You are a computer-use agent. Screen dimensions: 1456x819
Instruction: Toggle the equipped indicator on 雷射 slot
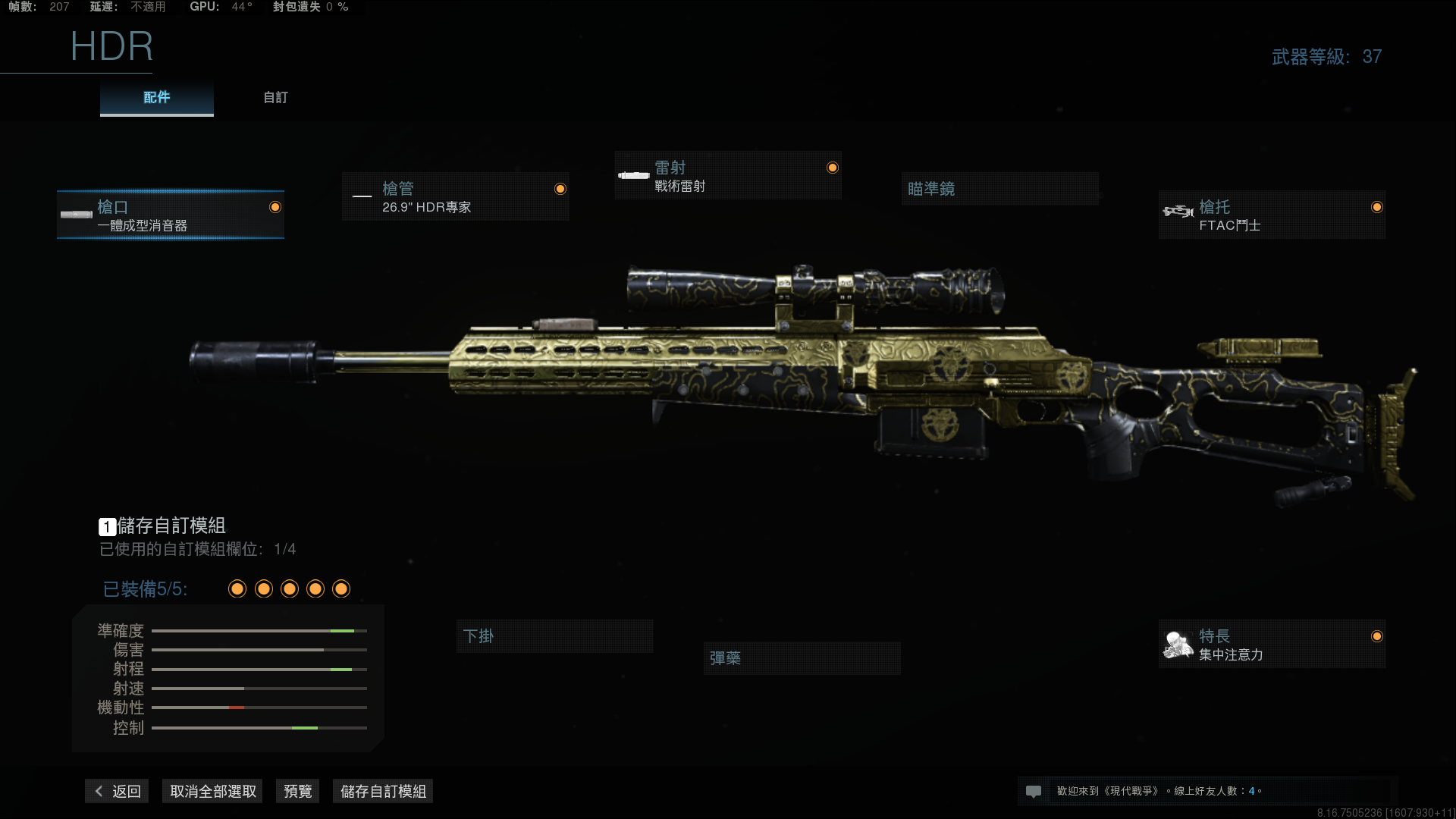point(831,167)
